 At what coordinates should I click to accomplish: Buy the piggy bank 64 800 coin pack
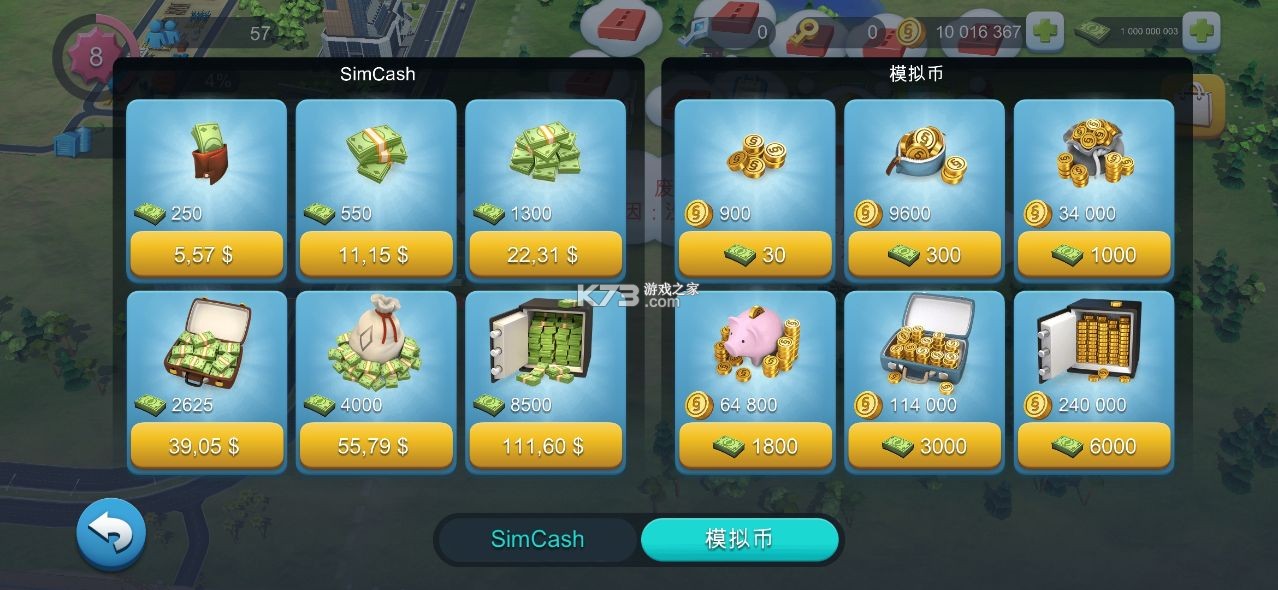(x=755, y=447)
